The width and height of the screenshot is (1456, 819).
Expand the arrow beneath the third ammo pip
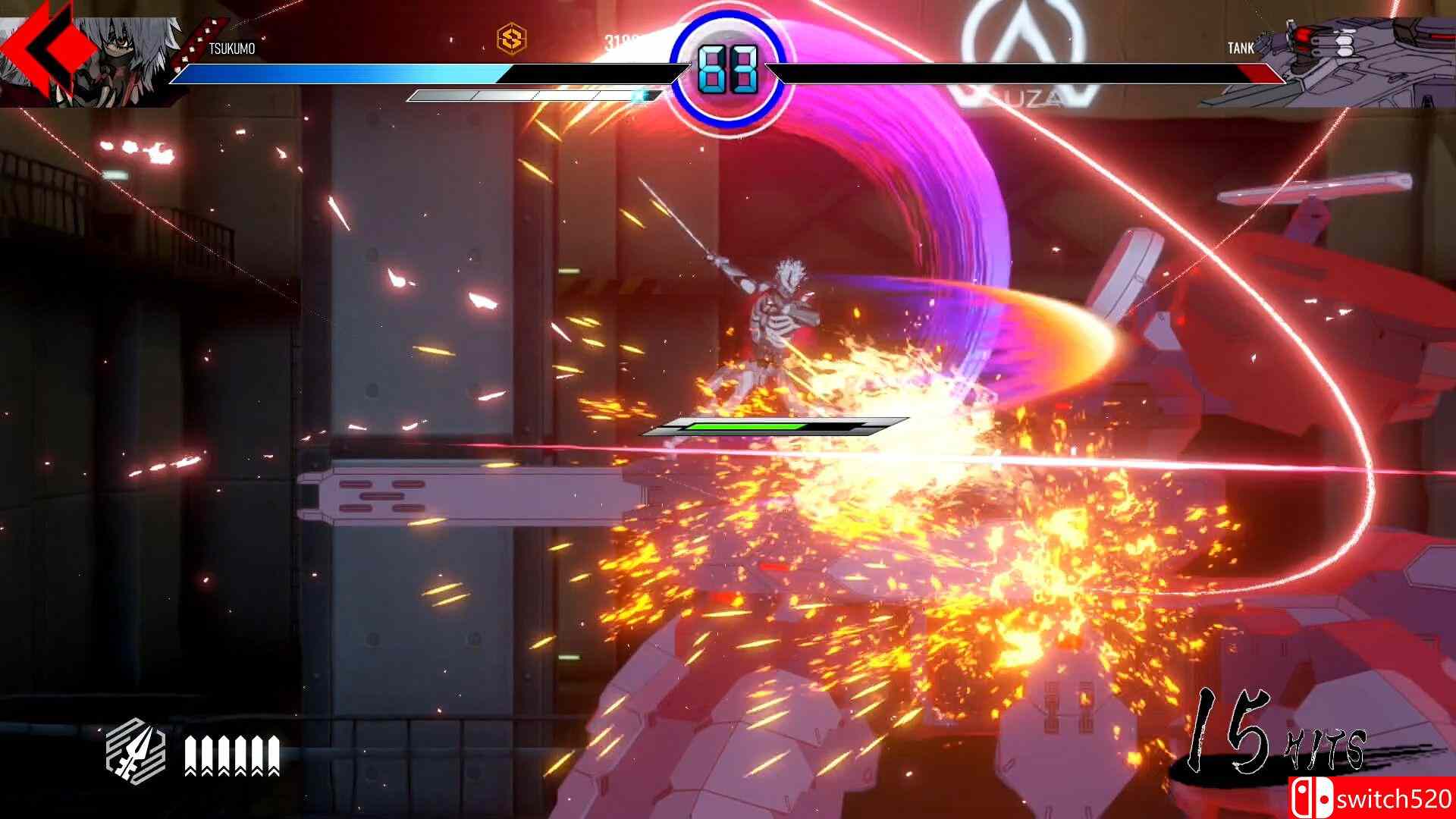(x=224, y=773)
